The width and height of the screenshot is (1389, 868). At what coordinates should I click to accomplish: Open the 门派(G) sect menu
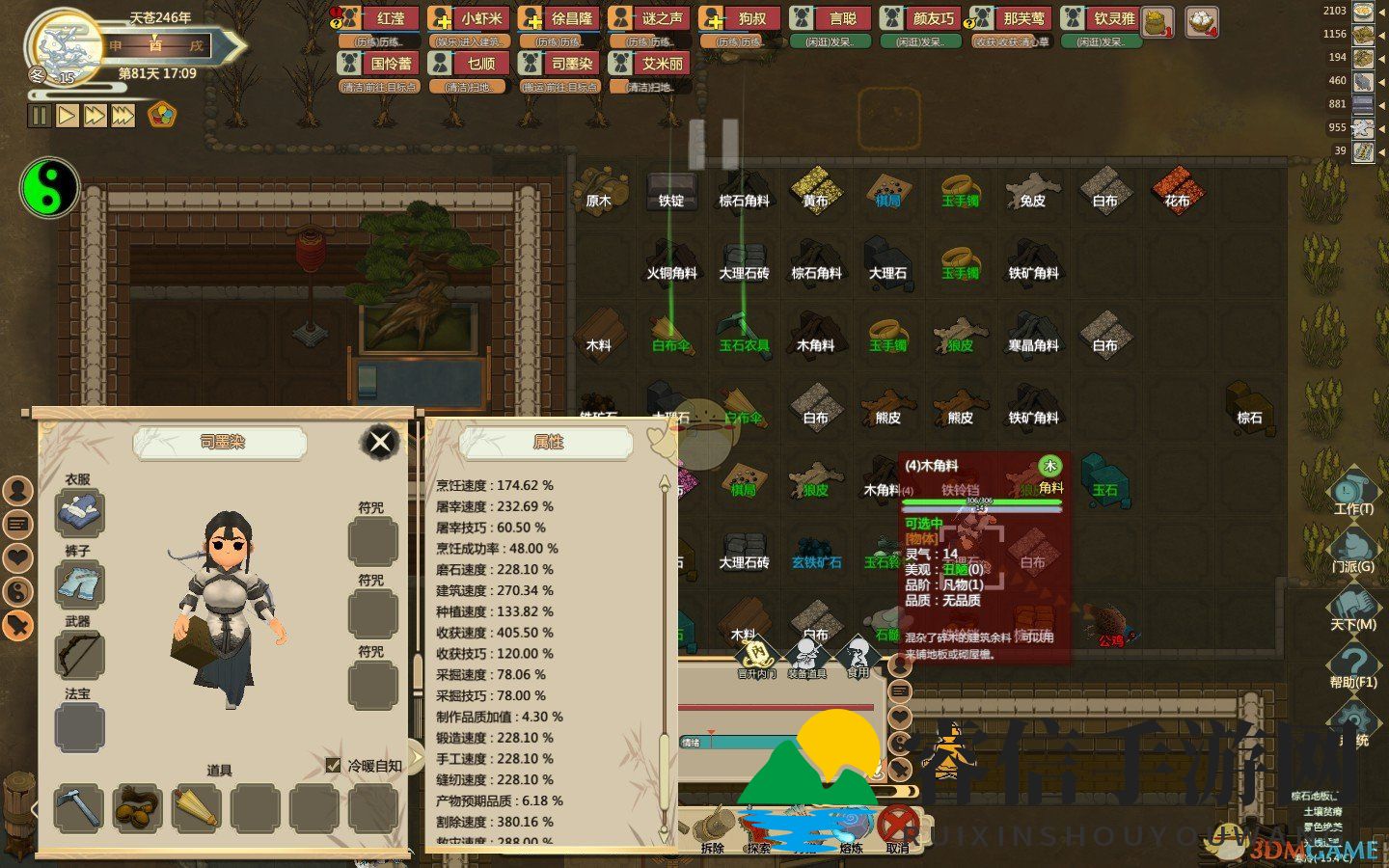(1352, 549)
